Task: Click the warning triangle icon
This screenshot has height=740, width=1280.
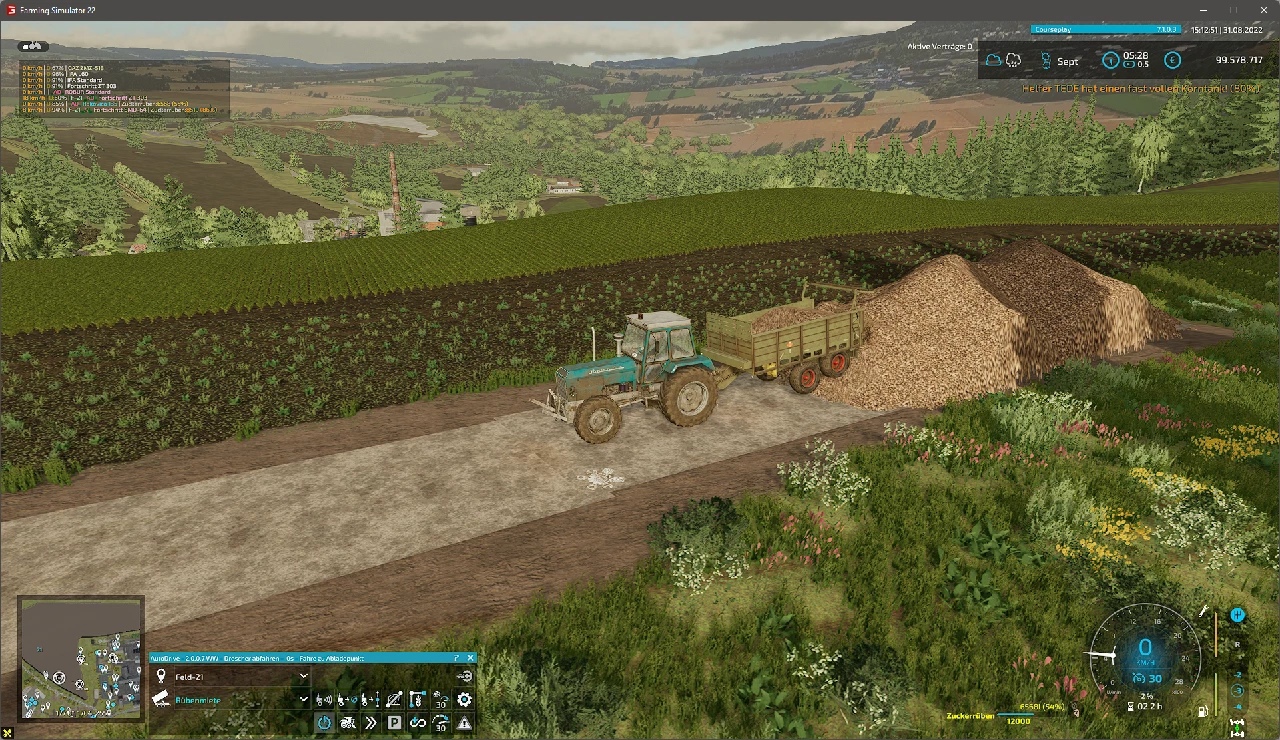Action: (x=464, y=722)
